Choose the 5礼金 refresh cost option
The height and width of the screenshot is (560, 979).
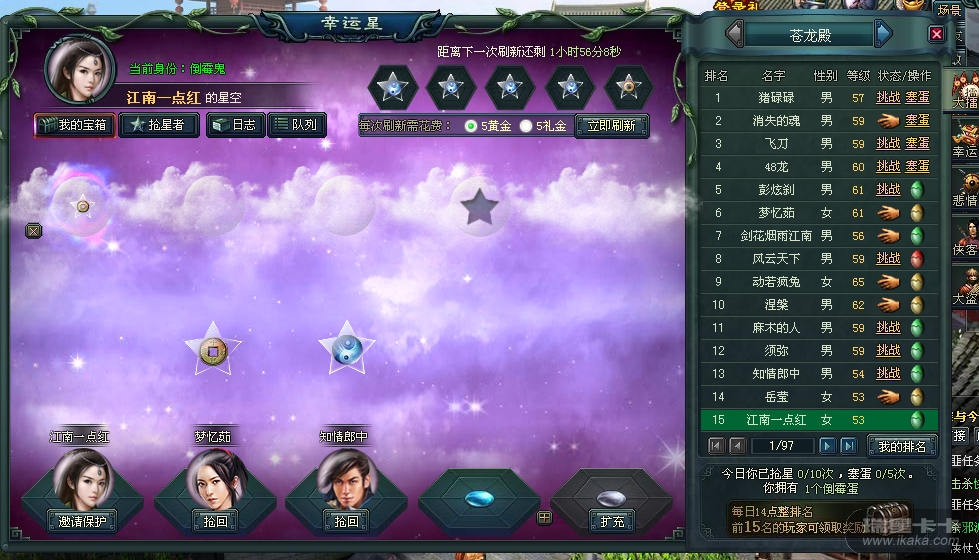[526, 126]
